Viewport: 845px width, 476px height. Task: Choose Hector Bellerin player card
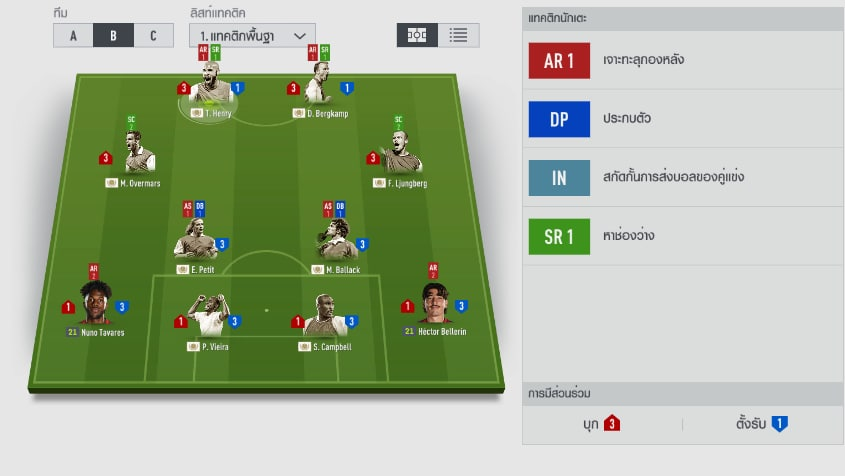(434, 306)
